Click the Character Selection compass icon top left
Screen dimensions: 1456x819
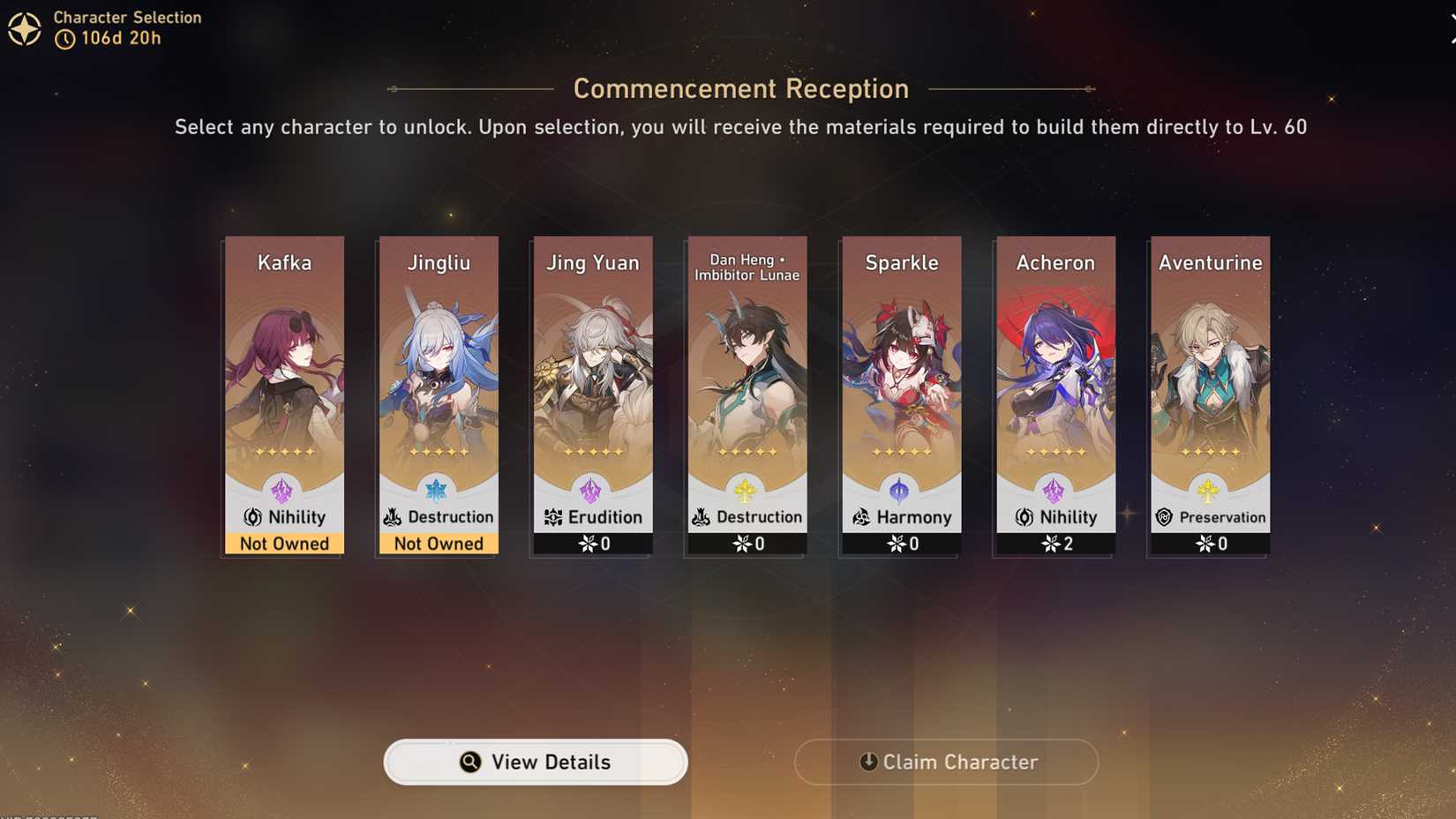pos(25,27)
